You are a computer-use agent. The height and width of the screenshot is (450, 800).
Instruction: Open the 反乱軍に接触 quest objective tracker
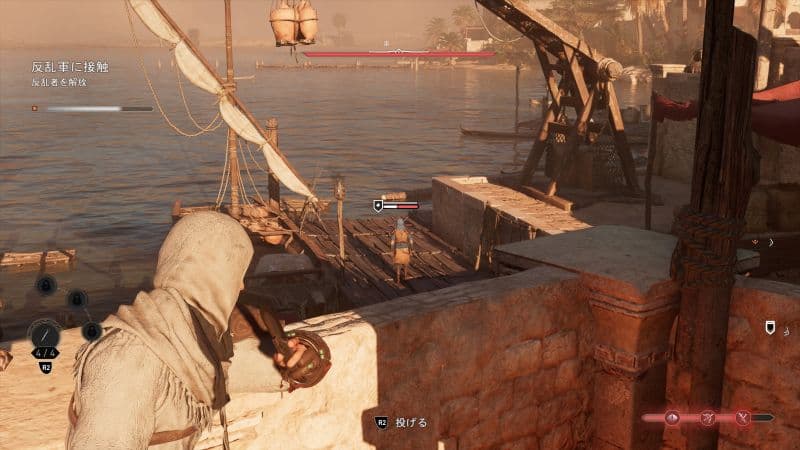tap(70, 67)
